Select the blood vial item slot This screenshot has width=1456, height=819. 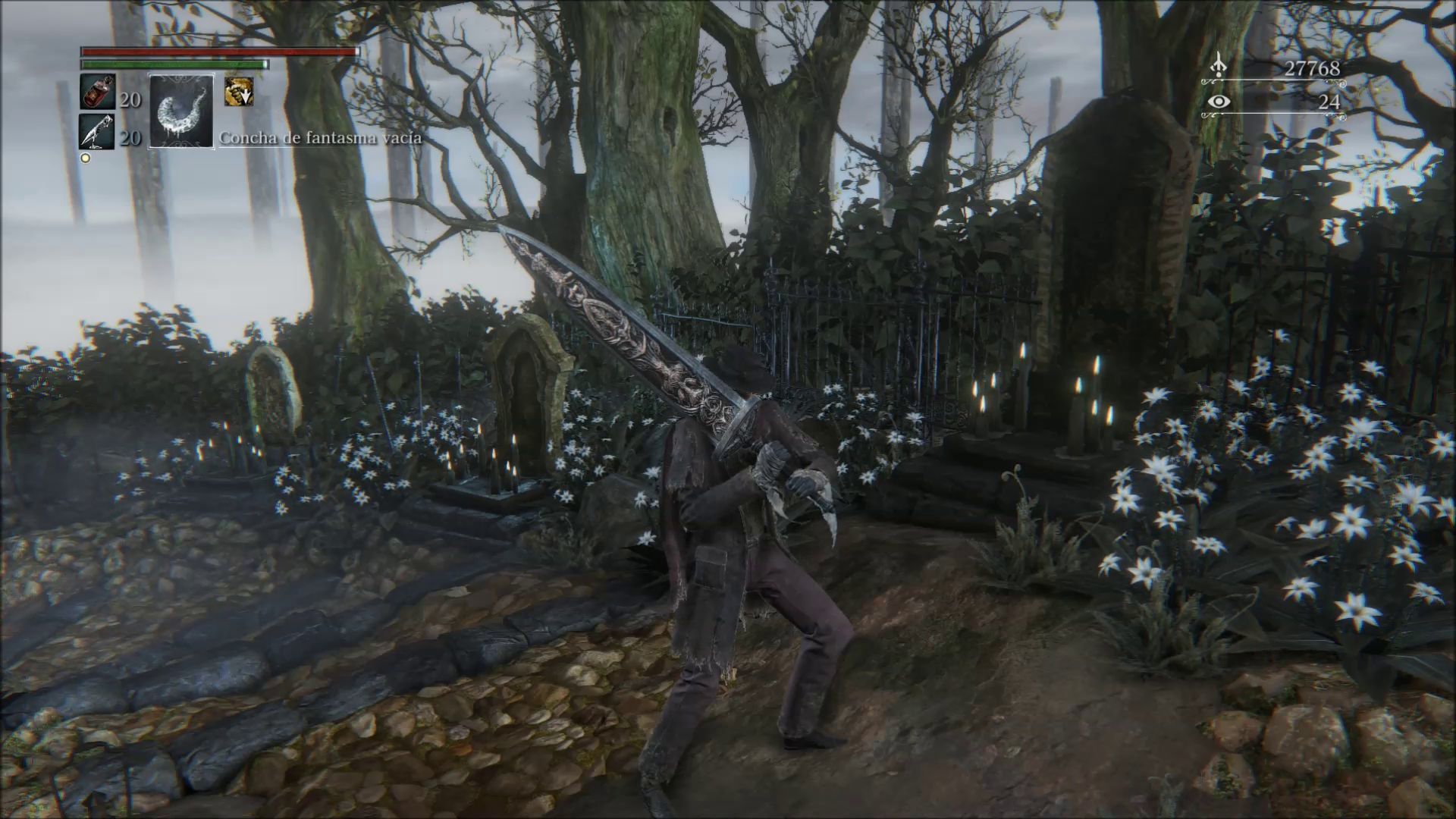[x=98, y=93]
